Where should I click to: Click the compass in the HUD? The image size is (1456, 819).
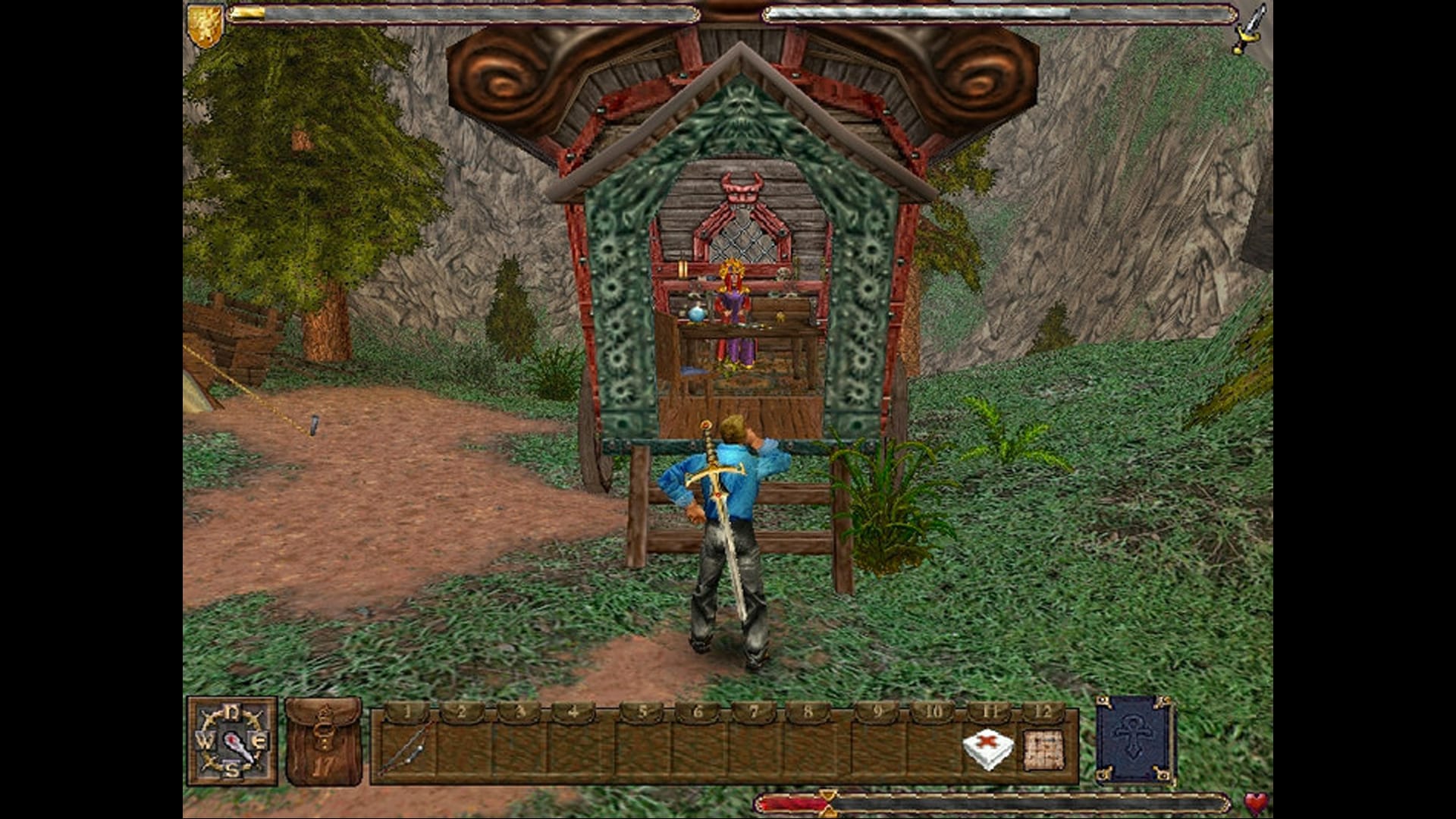[x=232, y=741]
